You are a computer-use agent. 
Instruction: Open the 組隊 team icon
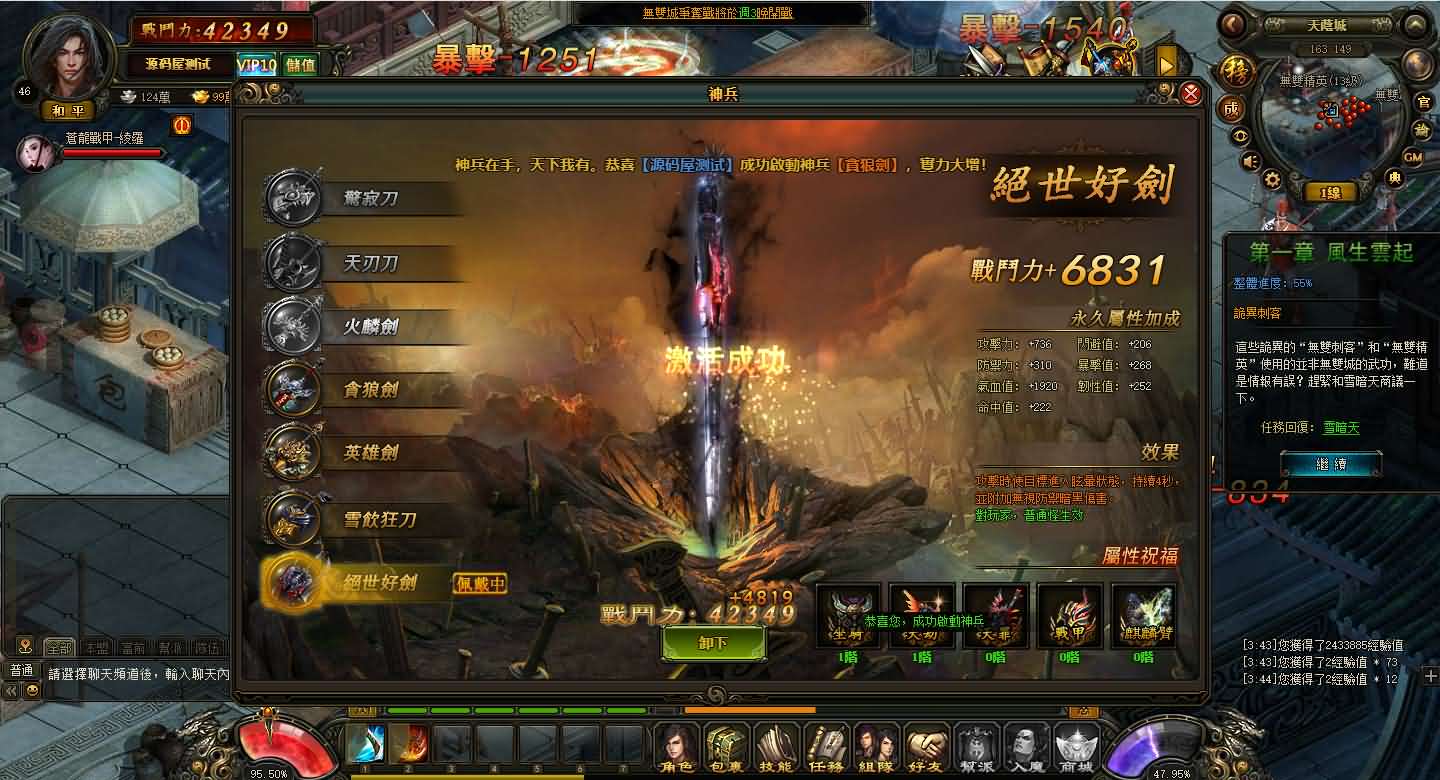point(874,744)
